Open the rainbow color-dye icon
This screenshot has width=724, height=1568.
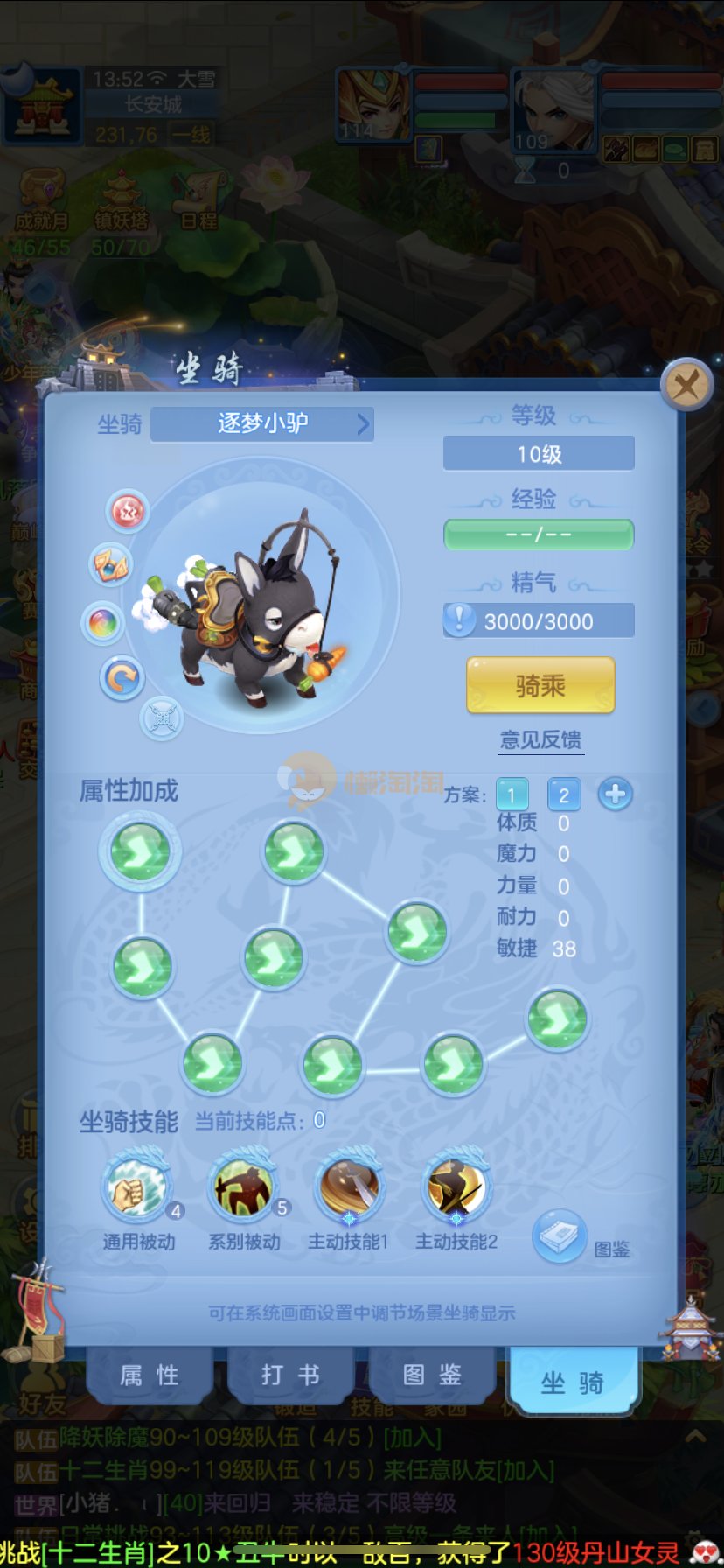pos(102,623)
